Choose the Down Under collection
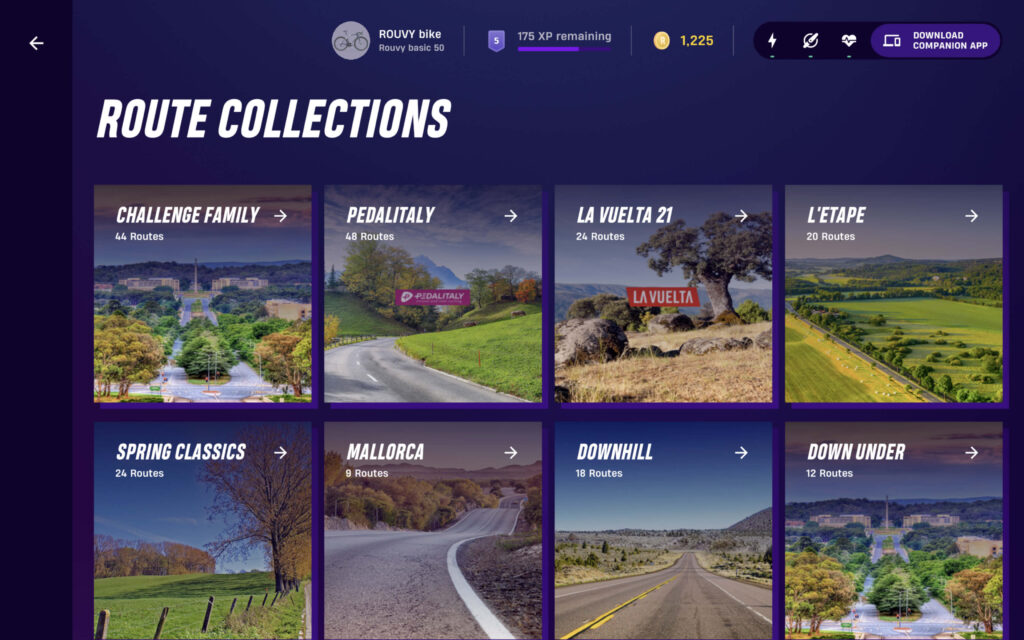This screenshot has height=640, width=1024. tap(893, 530)
